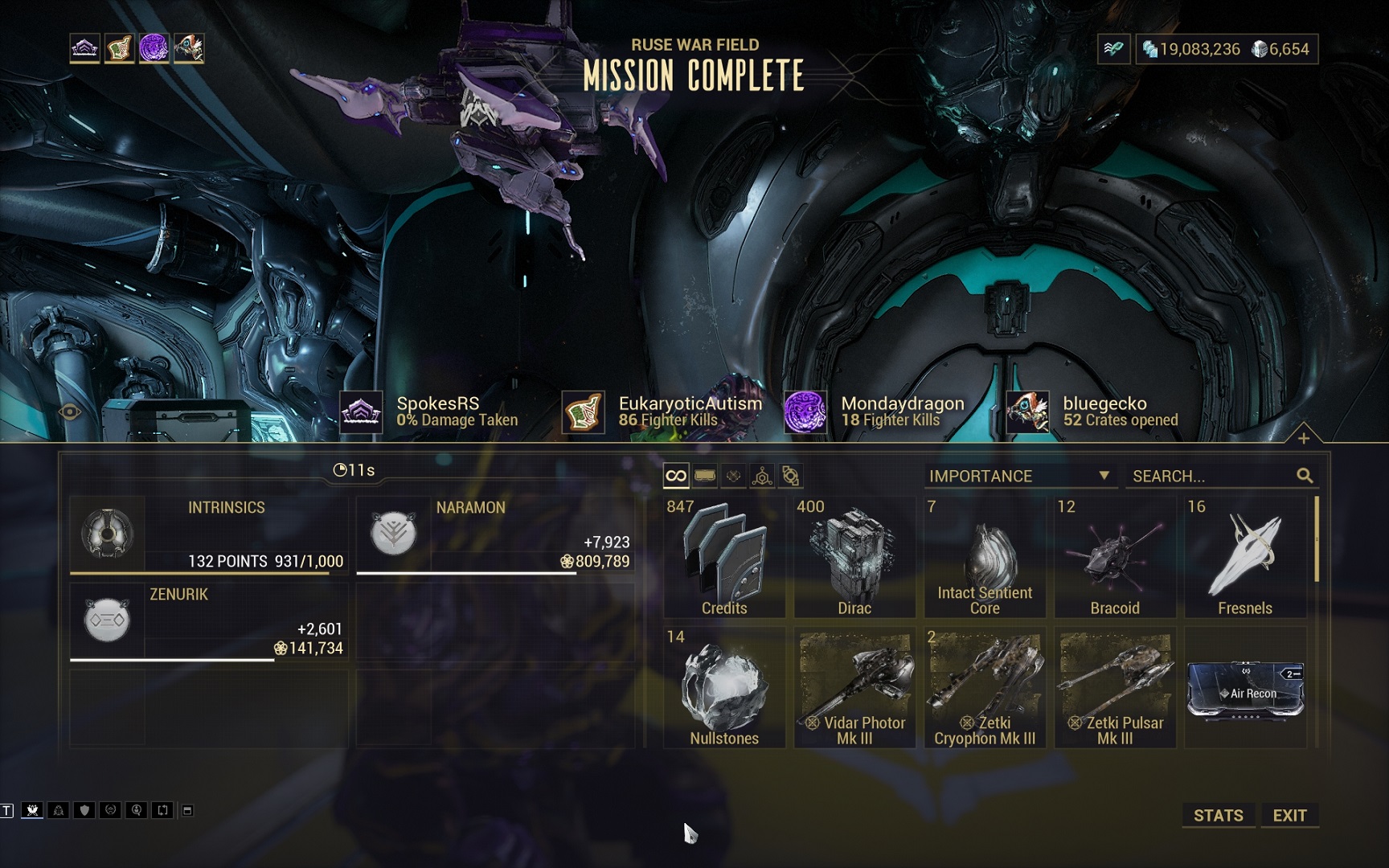The image size is (1389, 868).
Task: Click the reward search field
Action: (1212, 476)
